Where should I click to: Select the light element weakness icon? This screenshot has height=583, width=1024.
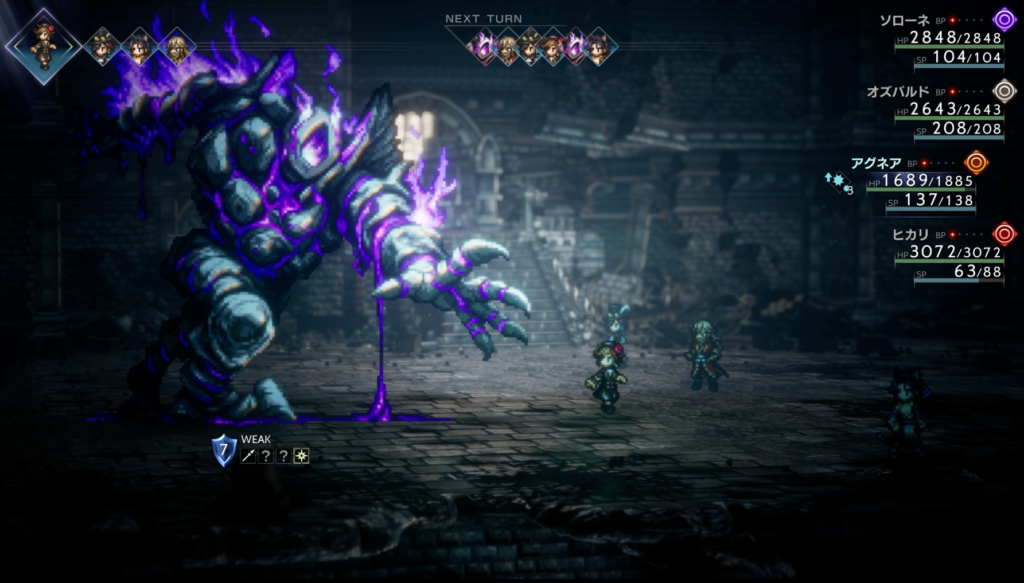click(301, 456)
